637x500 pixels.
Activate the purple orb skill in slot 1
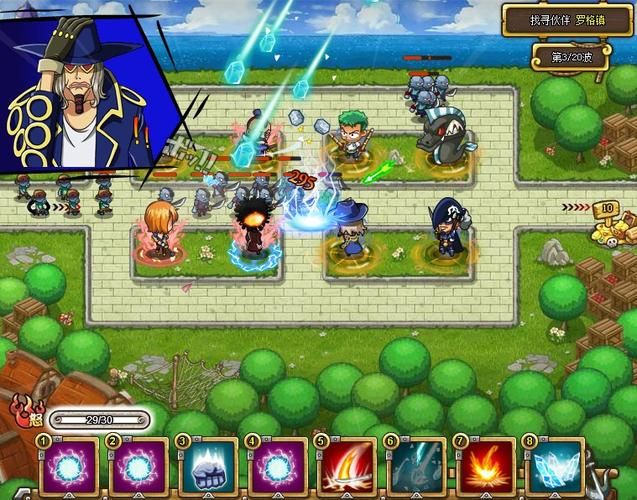point(69,467)
